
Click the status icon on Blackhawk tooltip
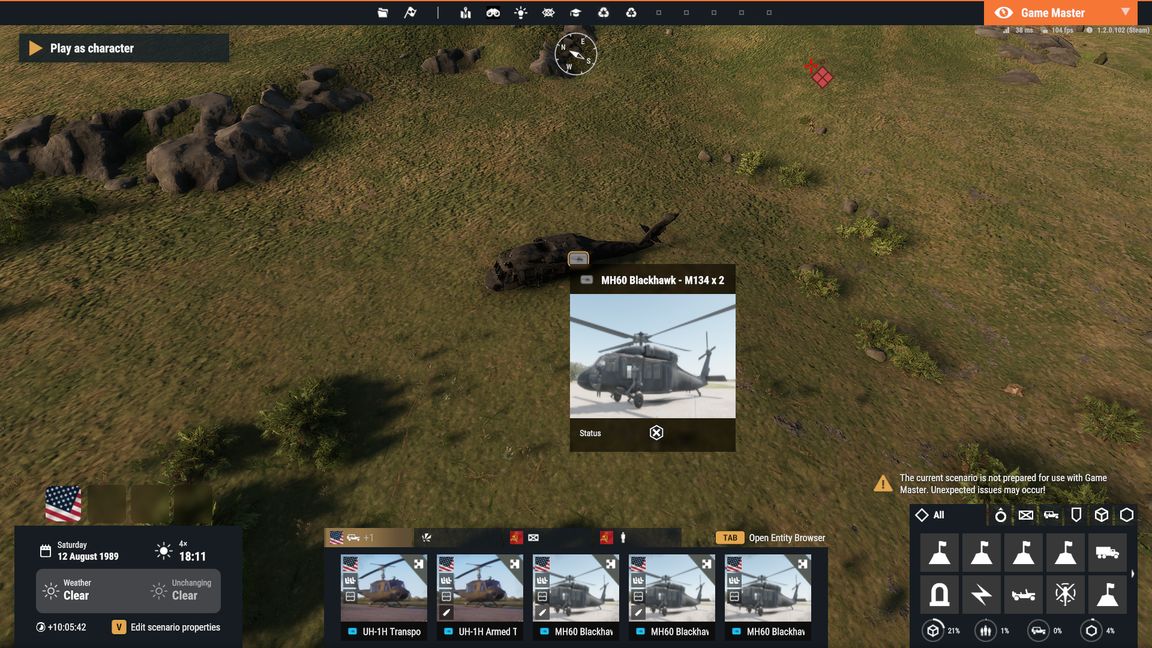tap(656, 433)
